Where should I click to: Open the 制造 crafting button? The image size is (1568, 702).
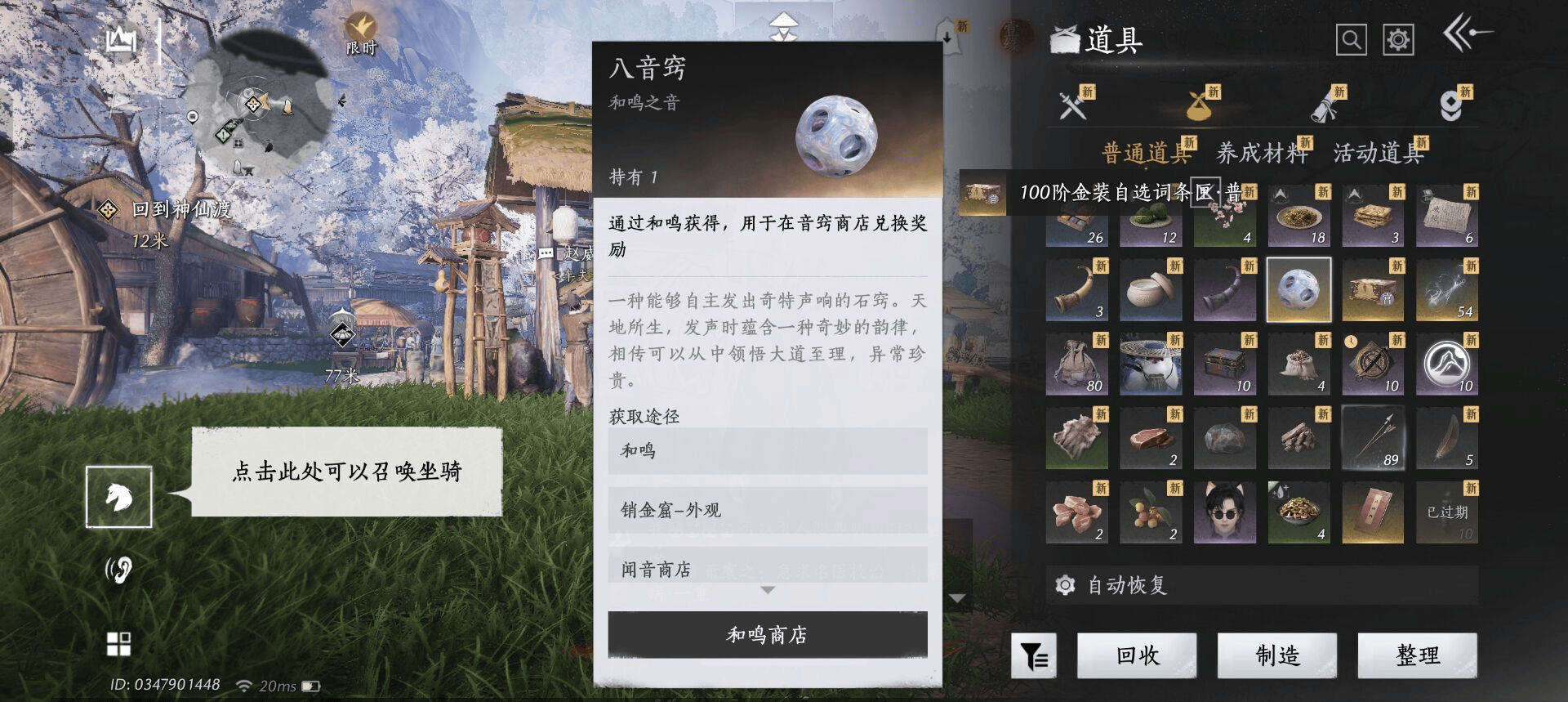click(1277, 655)
